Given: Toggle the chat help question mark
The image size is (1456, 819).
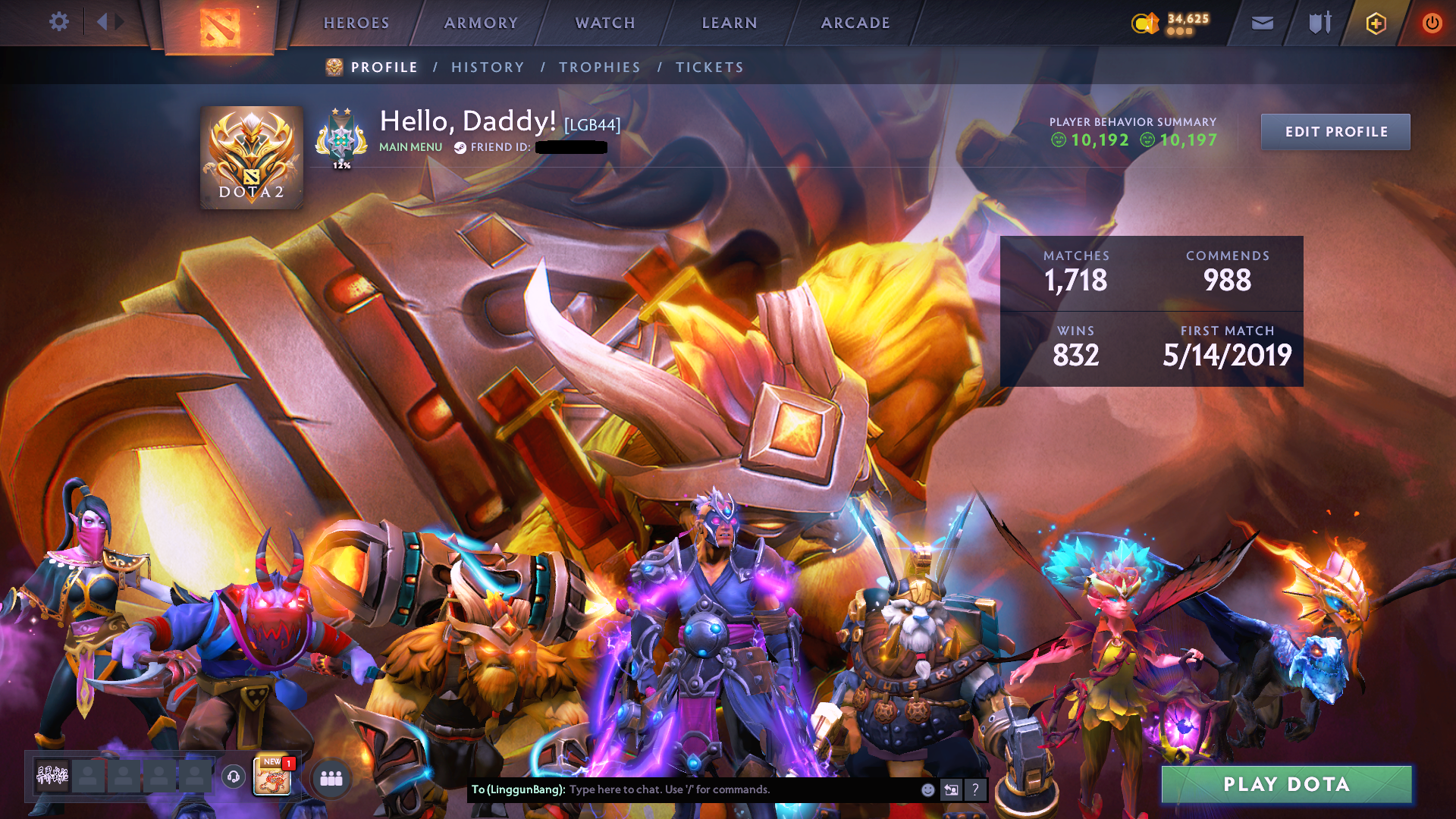Looking at the screenshot, I should pyautogui.click(x=975, y=790).
